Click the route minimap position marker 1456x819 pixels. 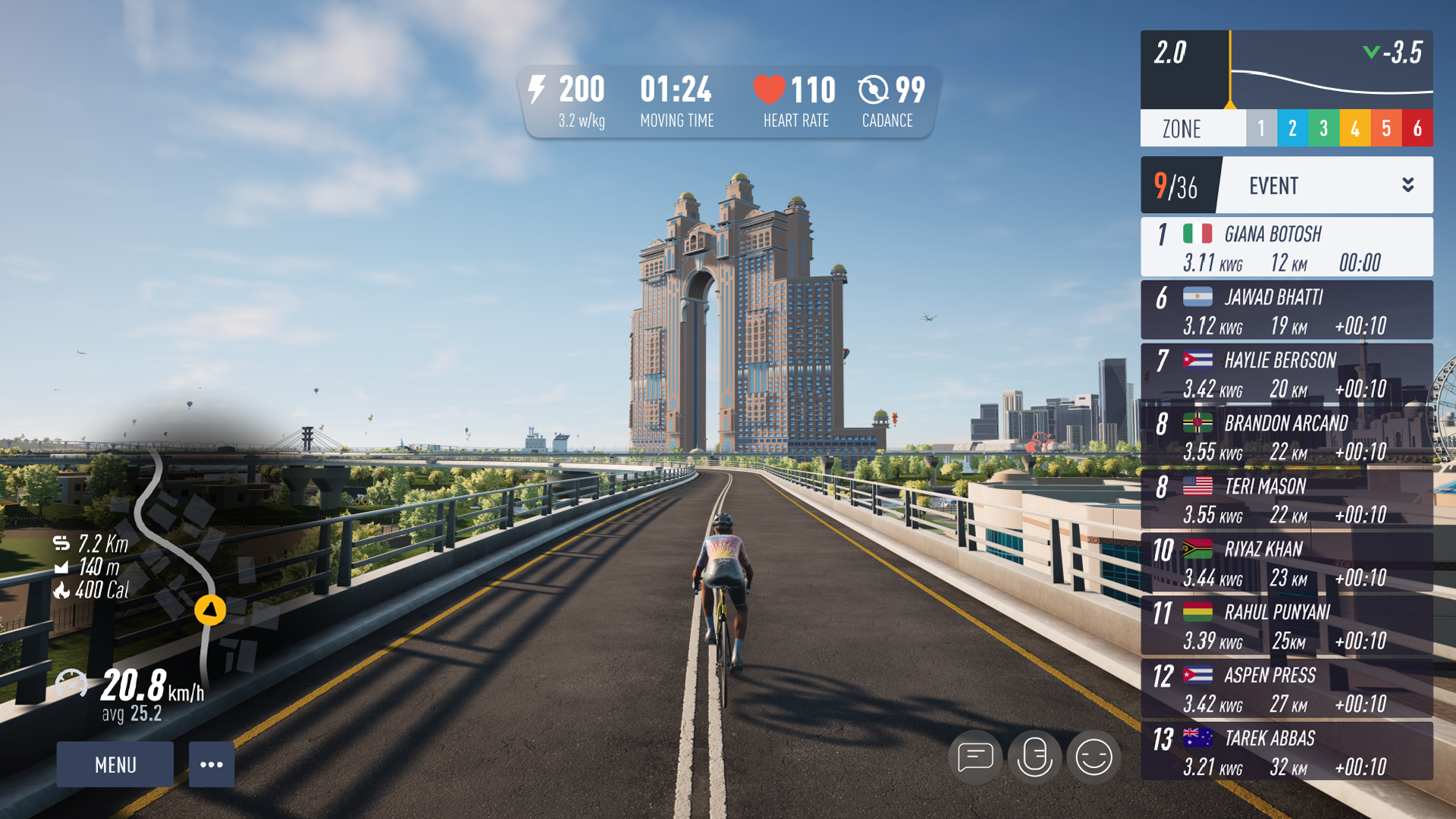[x=210, y=610]
